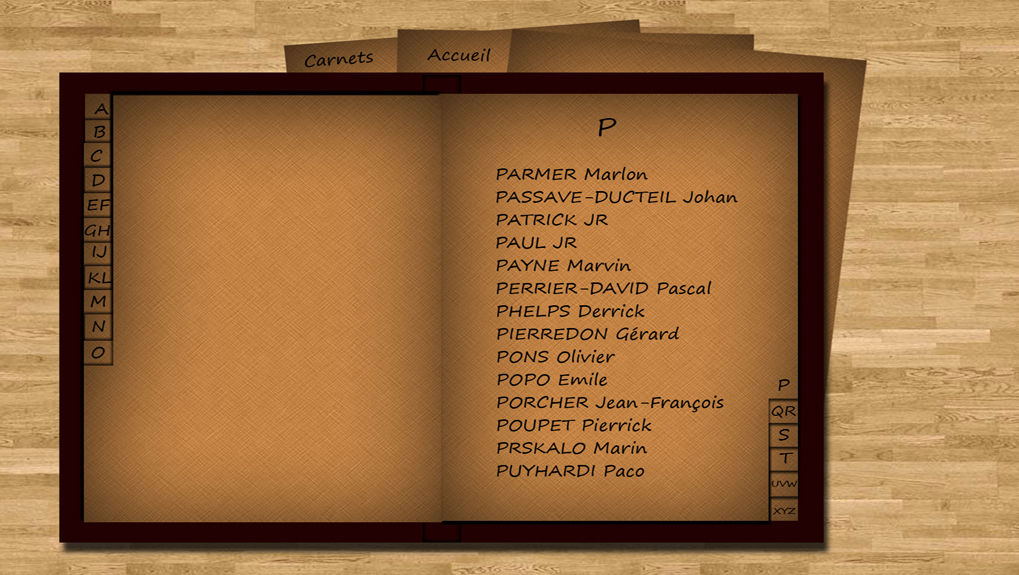Open the PASSAVE-DUCTEIL Johan entry

tap(616, 197)
